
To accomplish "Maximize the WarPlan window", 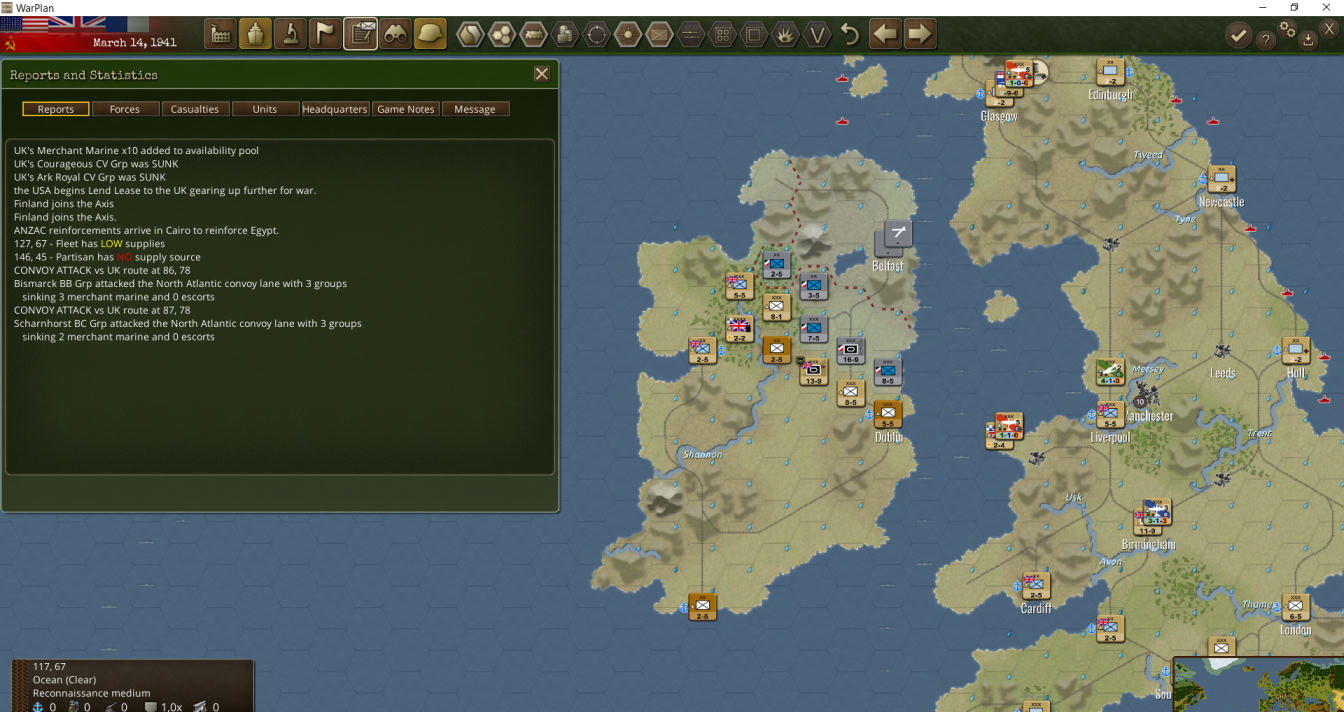I will pos(1293,7).
